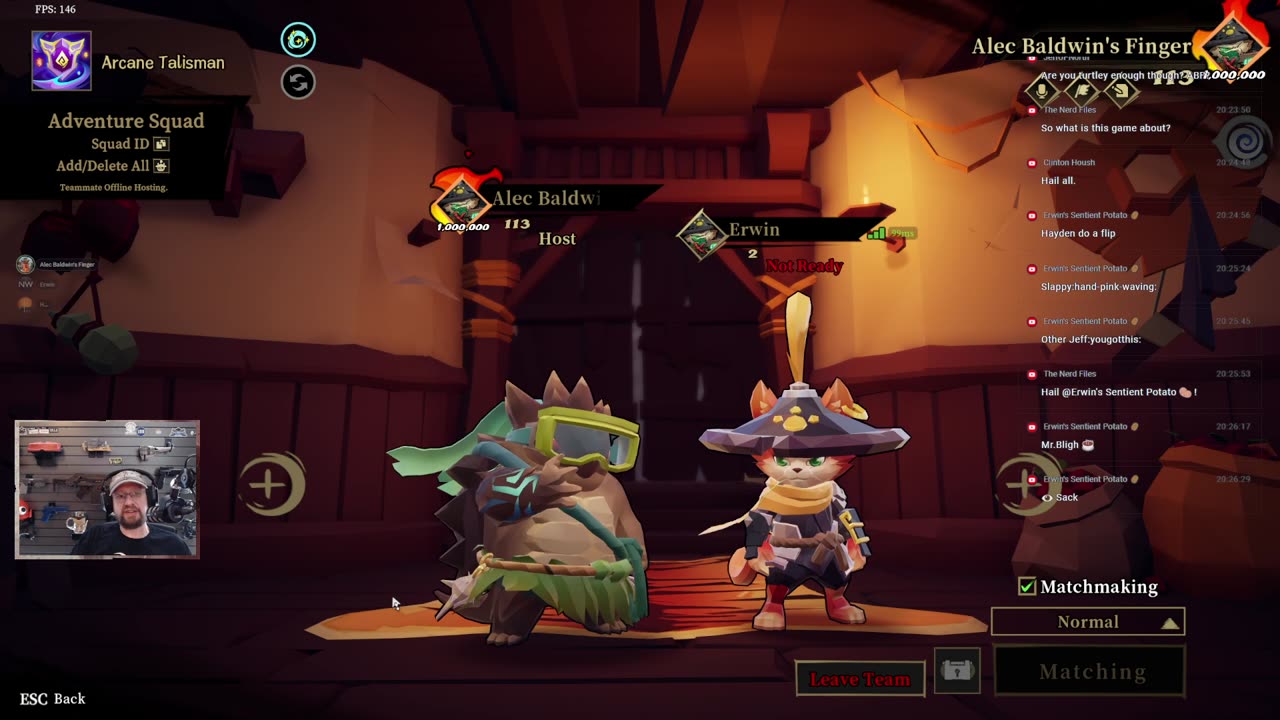The height and width of the screenshot is (720, 1280).
Task: Click the flag diamond icon
Action: [1082, 92]
